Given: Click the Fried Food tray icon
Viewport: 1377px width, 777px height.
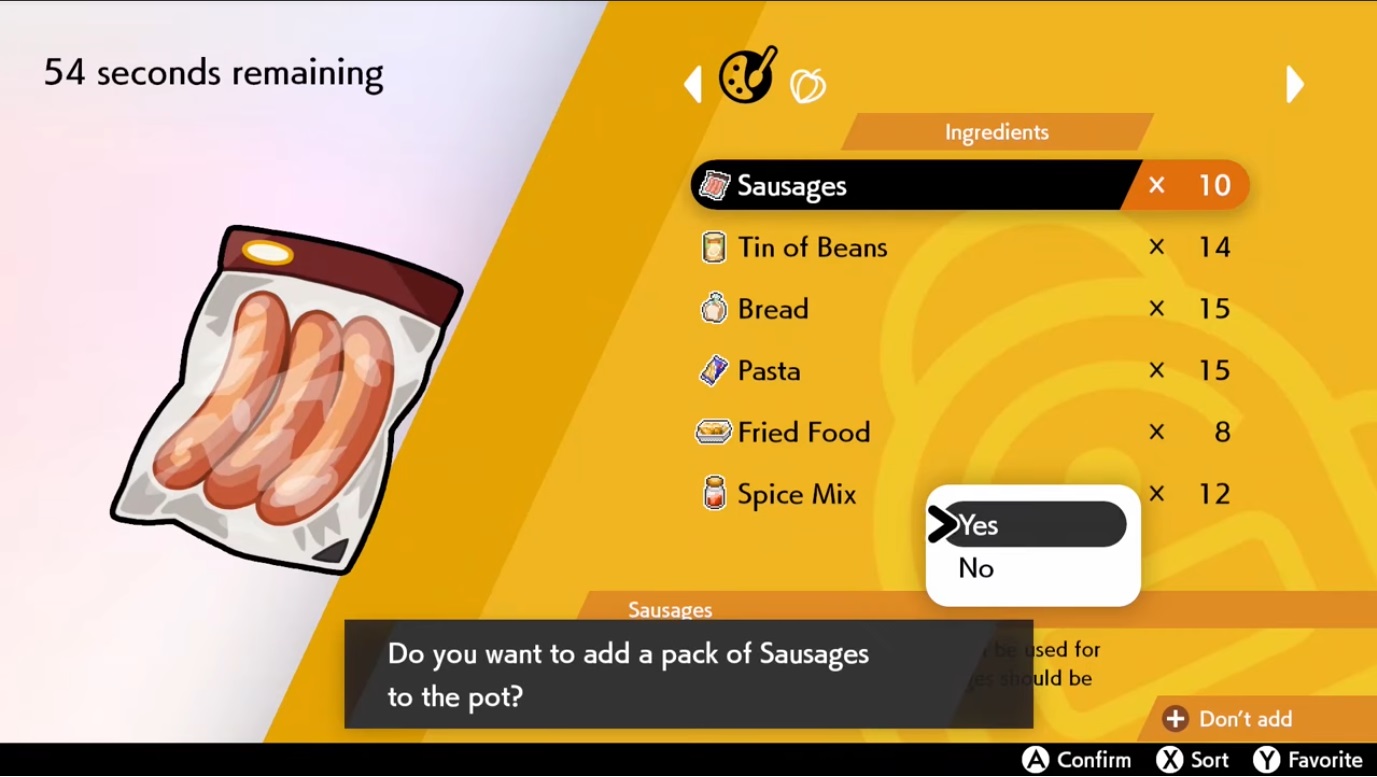Looking at the screenshot, I should [x=713, y=432].
